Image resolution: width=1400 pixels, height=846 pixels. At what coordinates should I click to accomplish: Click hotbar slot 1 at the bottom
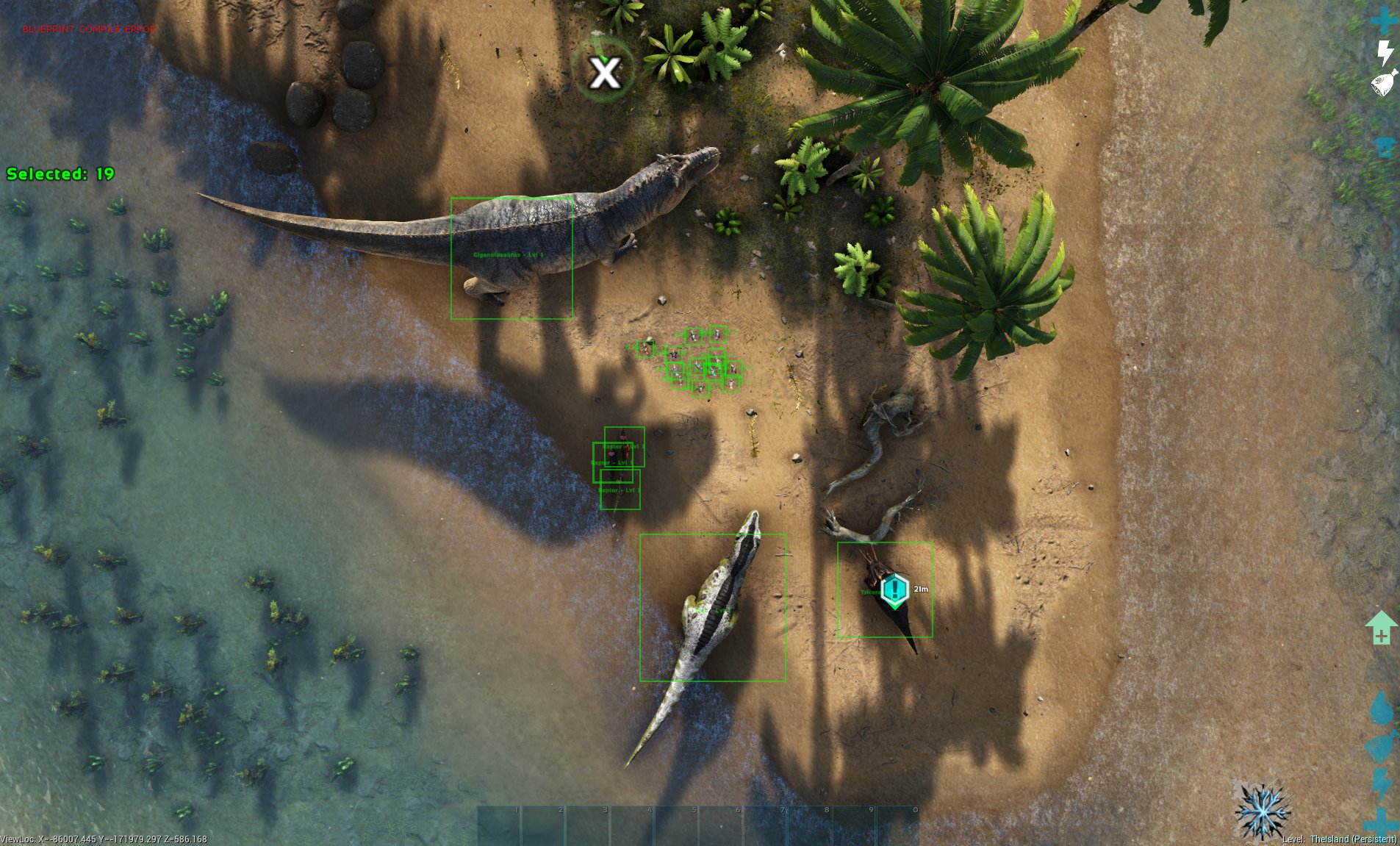[500, 823]
